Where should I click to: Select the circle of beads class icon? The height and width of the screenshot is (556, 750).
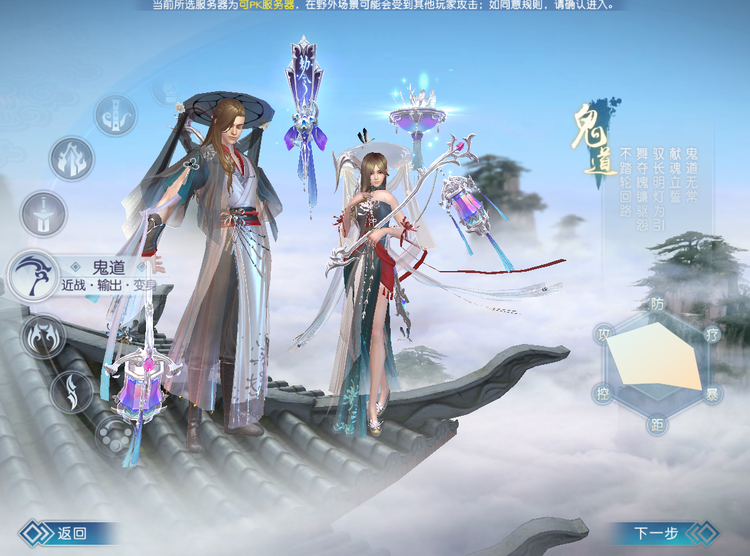click(x=115, y=436)
